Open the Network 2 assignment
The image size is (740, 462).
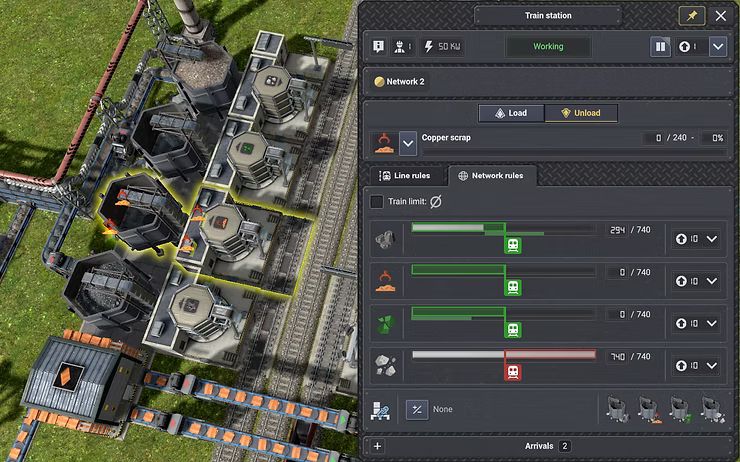point(400,81)
